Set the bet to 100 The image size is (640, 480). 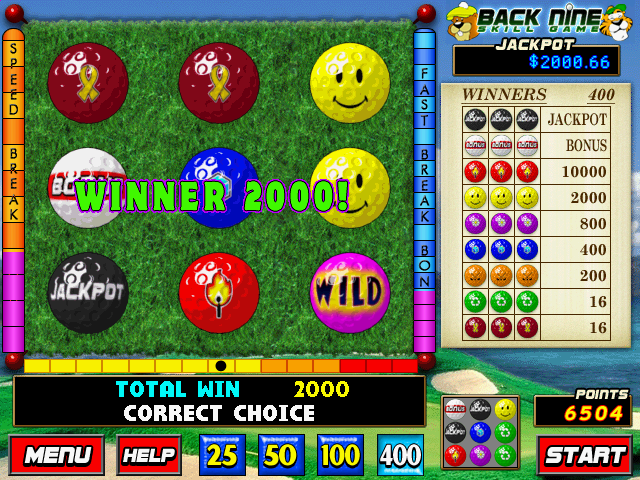coord(341,455)
